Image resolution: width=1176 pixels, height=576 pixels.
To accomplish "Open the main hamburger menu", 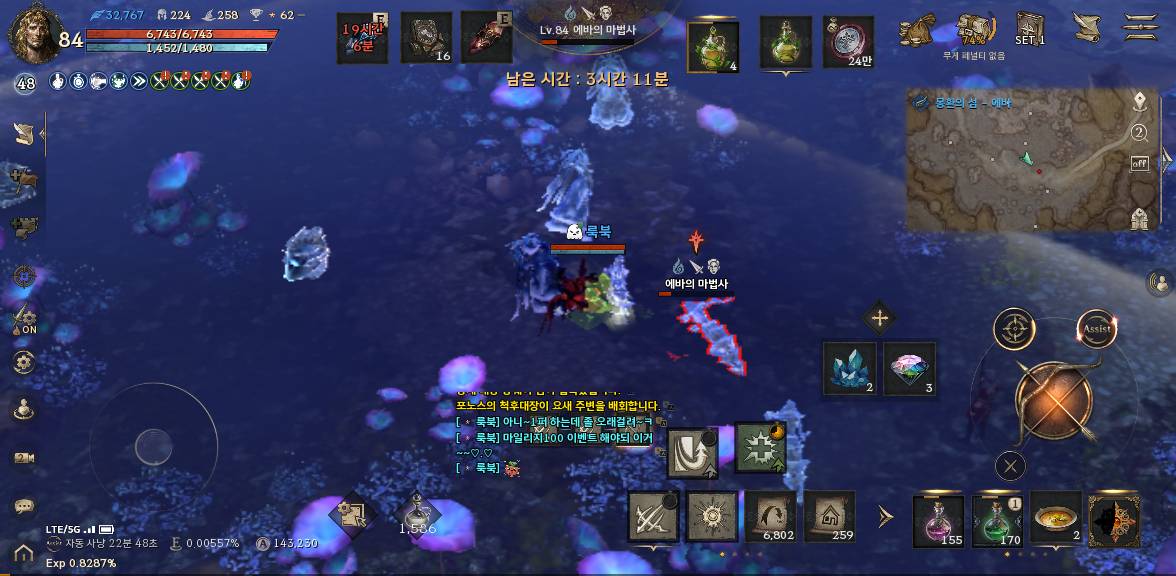I will 1140,26.
